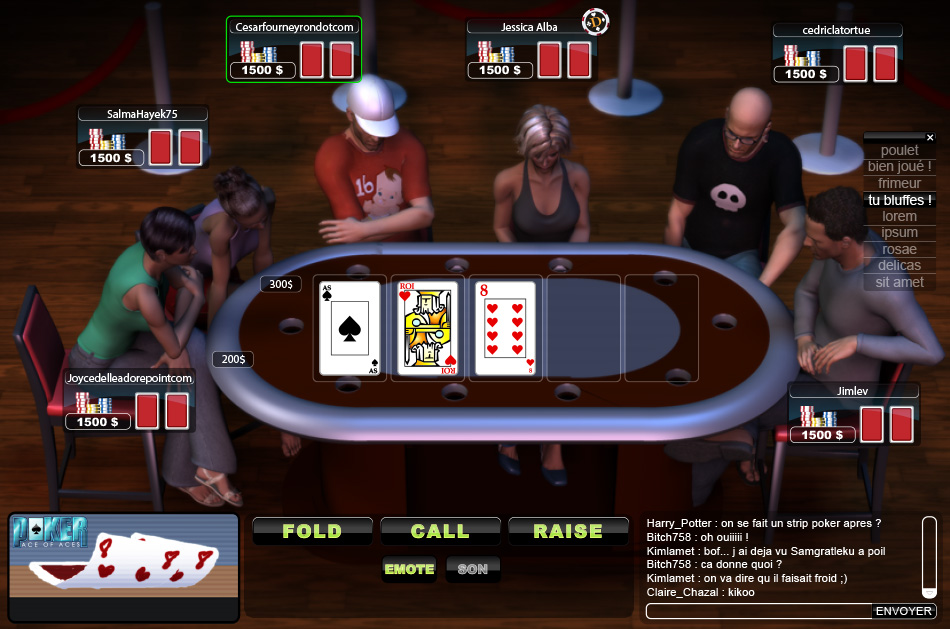Select the "frimeur" taunt phrase
This screenshot has width=950, height=629.
[900, 183]
